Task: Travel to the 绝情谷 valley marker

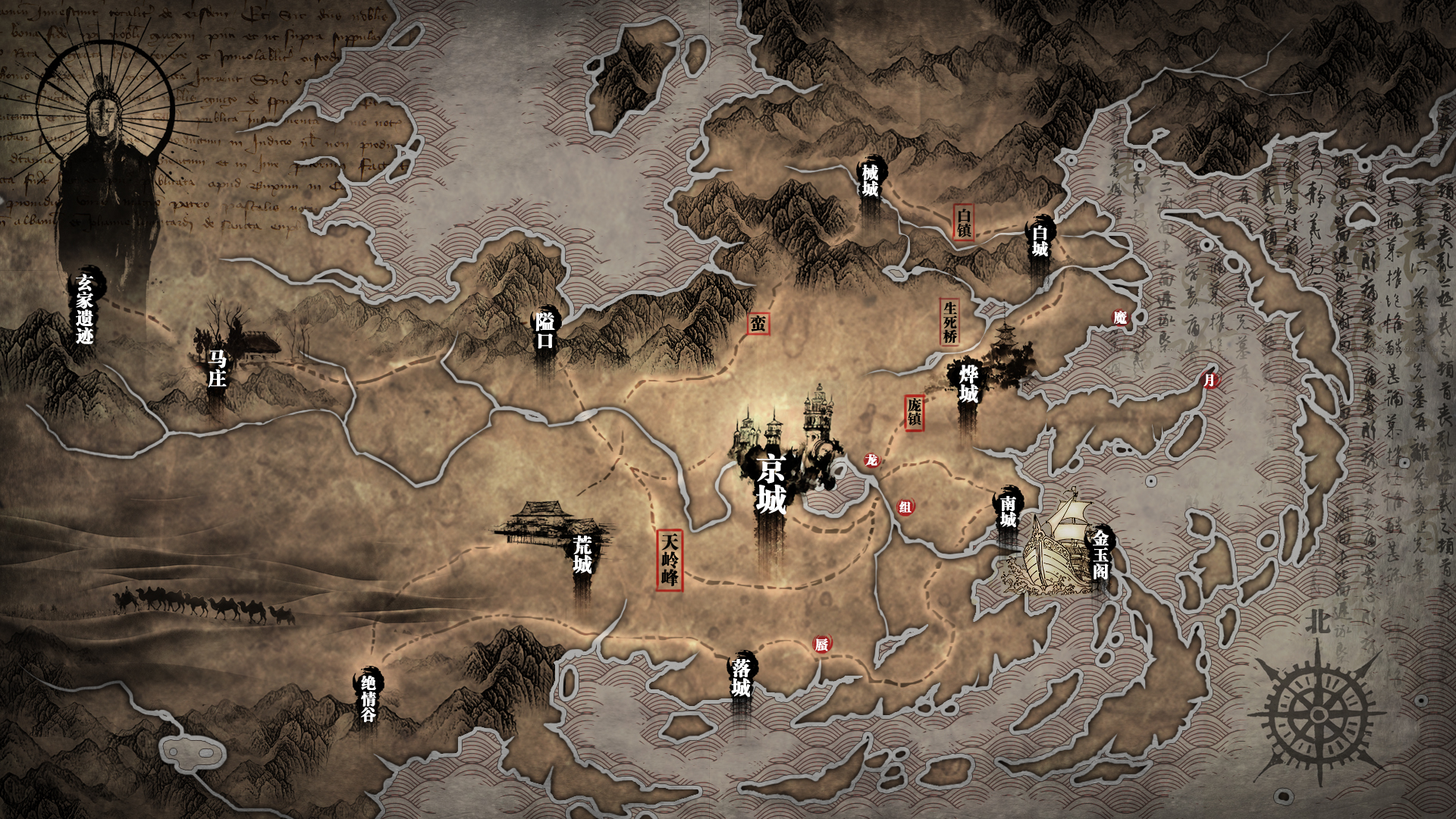Action: [369, 698]
